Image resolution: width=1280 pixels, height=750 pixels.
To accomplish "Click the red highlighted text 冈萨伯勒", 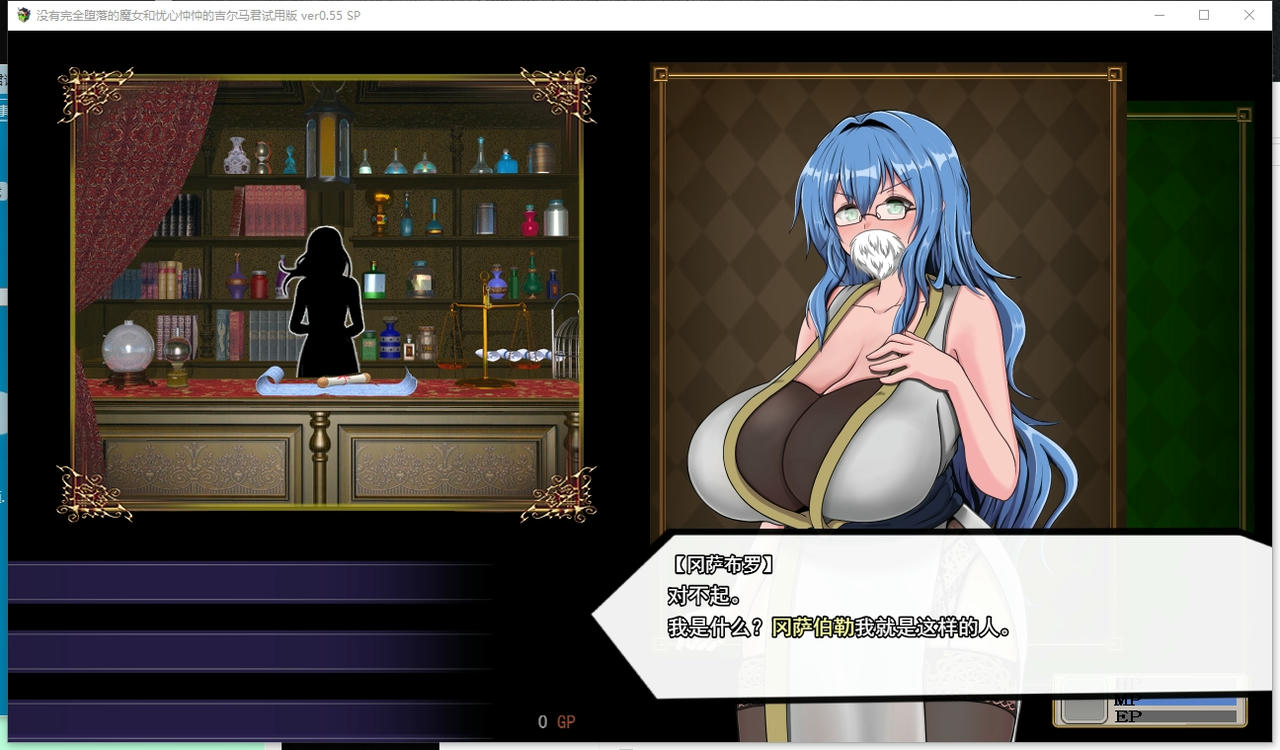I will tap(810, 630).
